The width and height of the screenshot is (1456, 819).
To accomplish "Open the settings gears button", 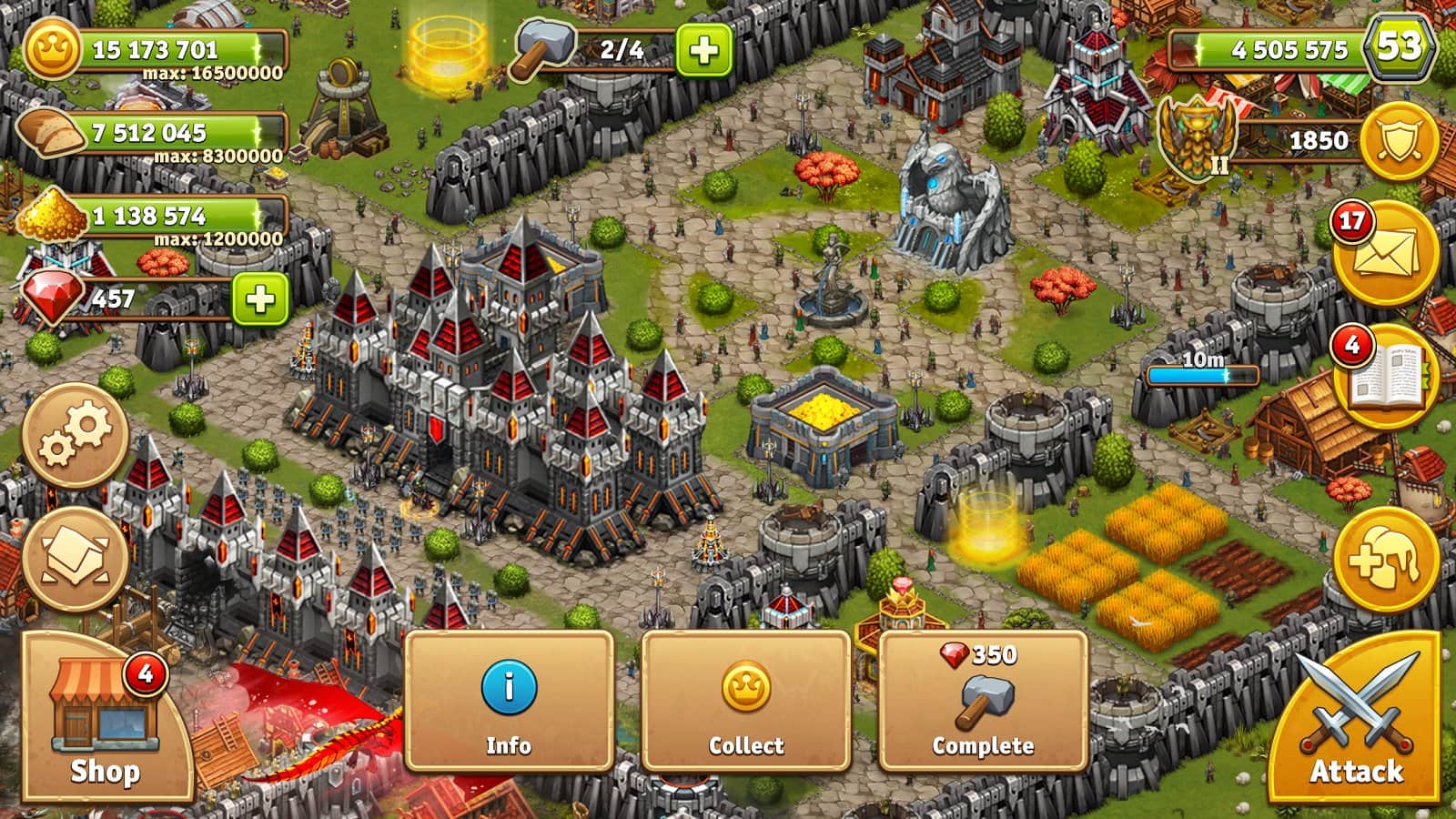I will click(x=75, y=436).
